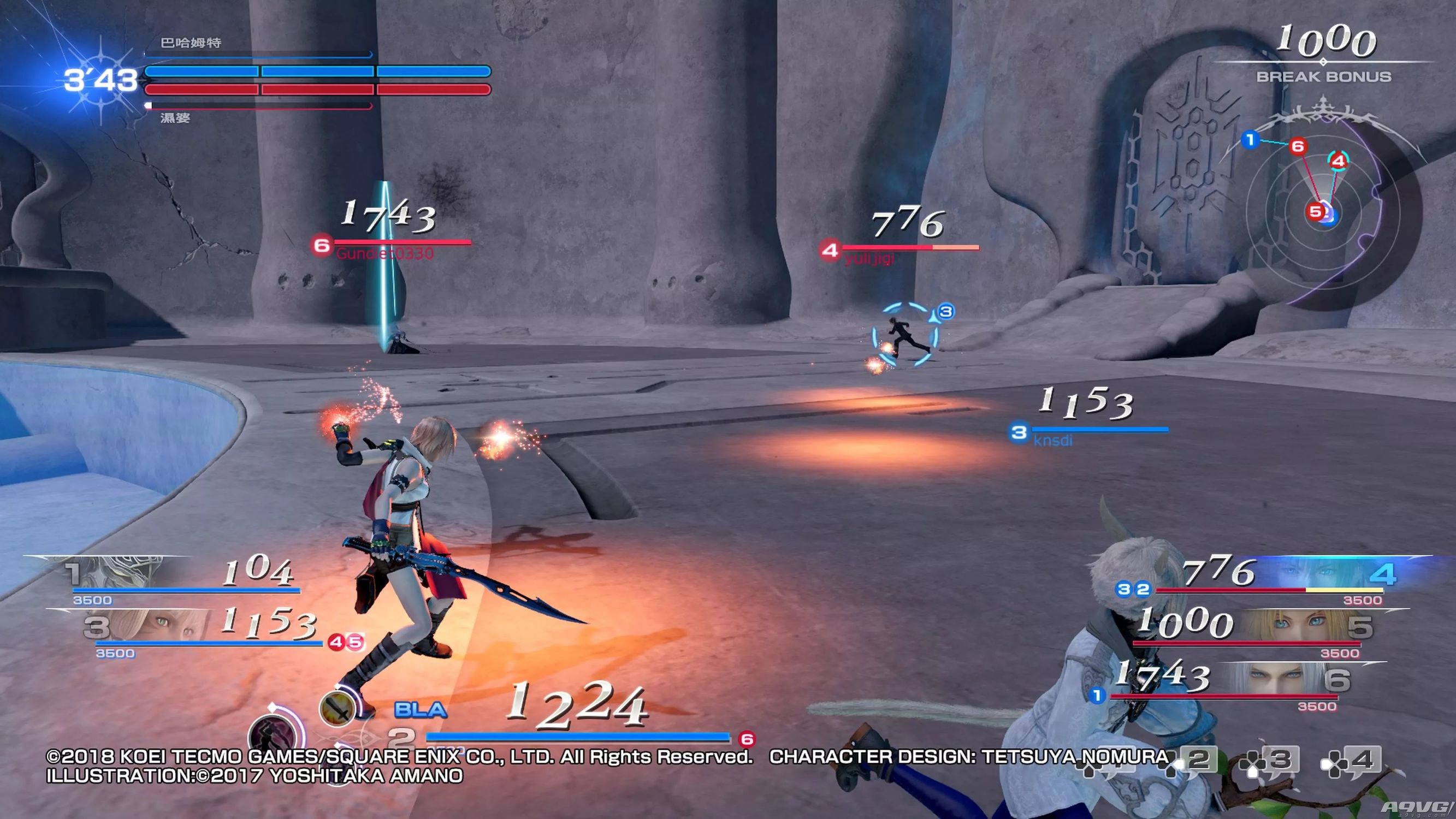Select ally player 3 portrait panel
The image size is (1456, 819).
coord(148,626)
